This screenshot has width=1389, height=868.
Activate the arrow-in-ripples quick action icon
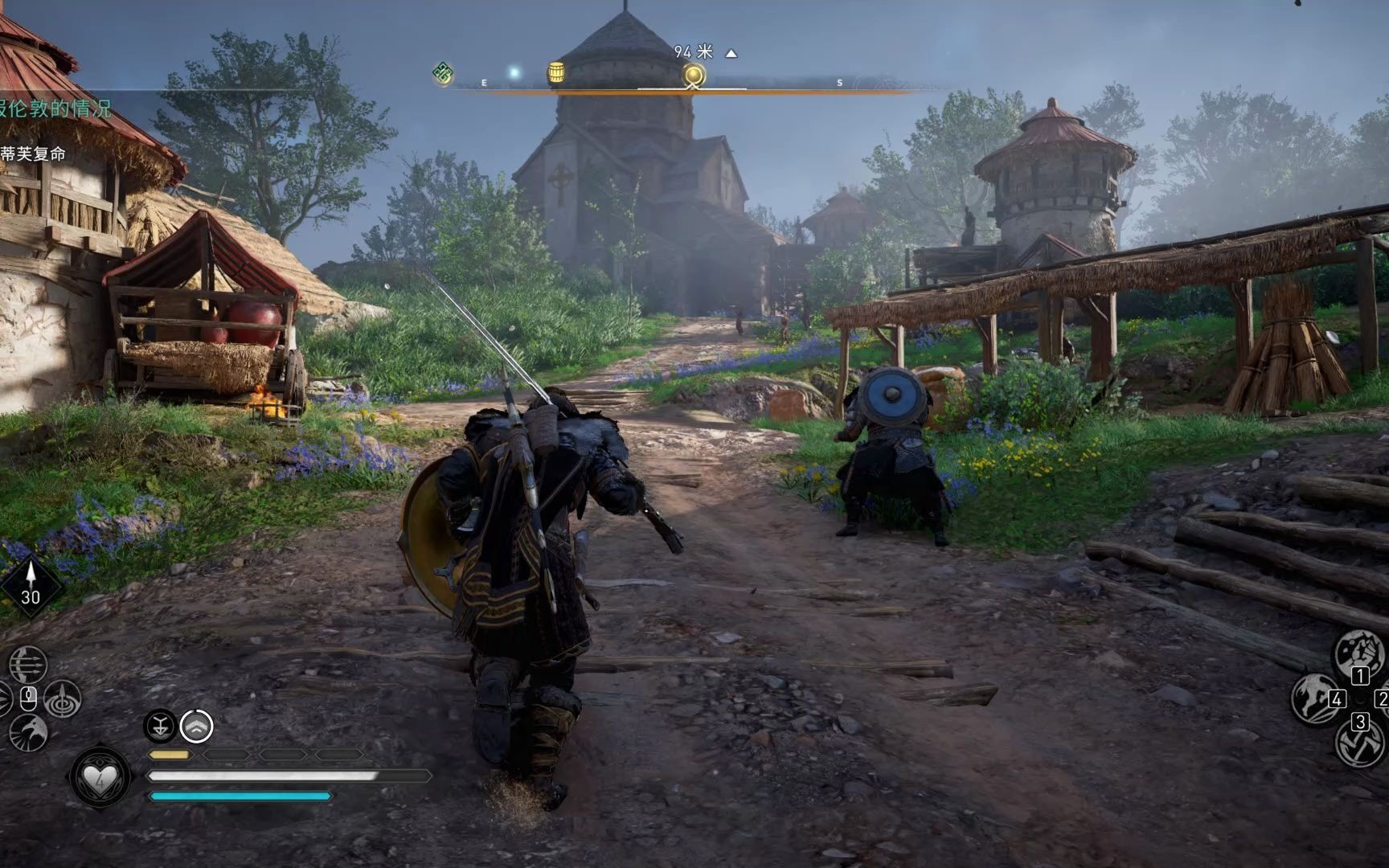click(63, 698)
